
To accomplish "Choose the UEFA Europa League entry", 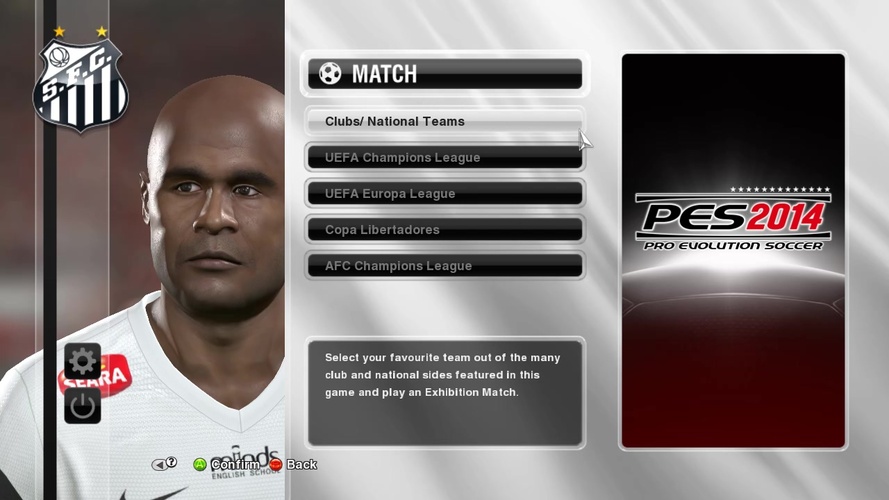I will [x=444, y=194].
